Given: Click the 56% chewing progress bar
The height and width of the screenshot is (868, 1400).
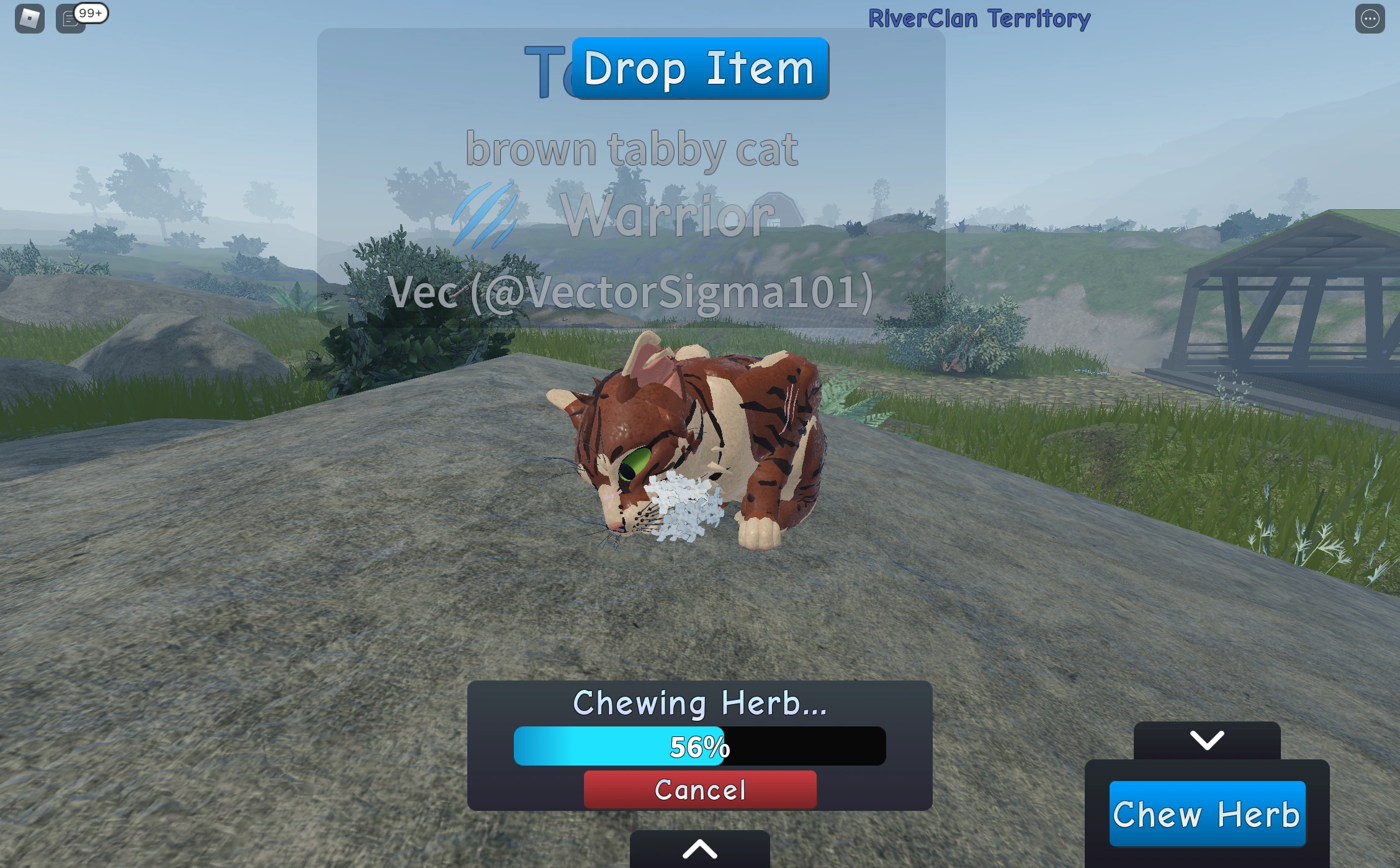Looking at the screenshot, I should 700,746.
